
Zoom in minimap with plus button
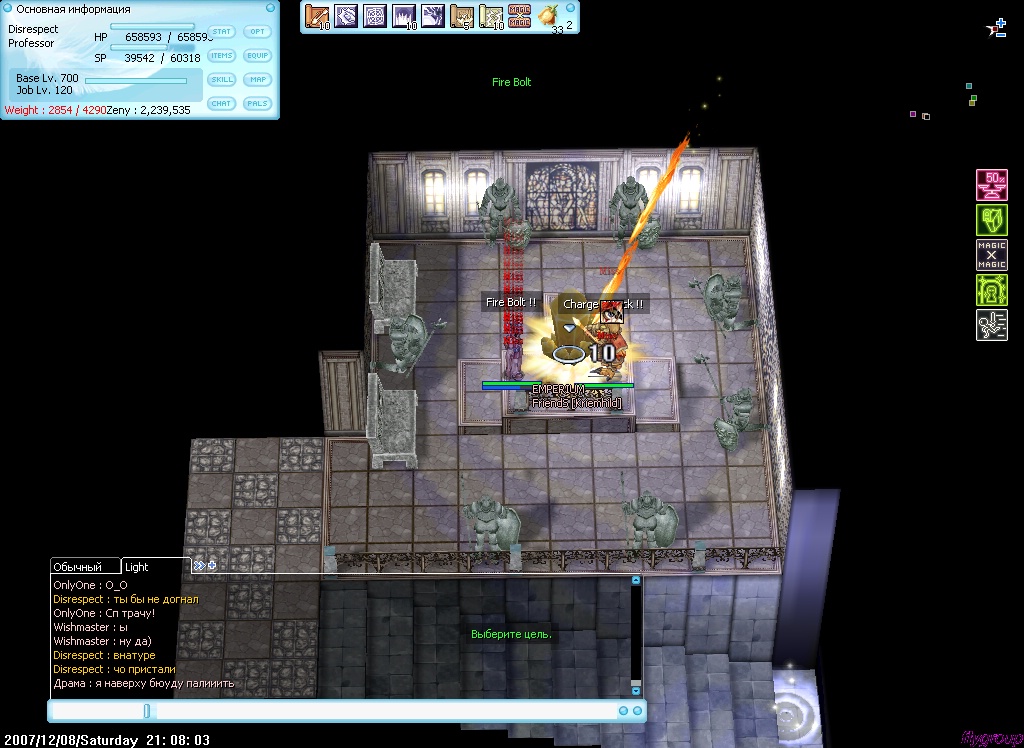pos(1001,23)
